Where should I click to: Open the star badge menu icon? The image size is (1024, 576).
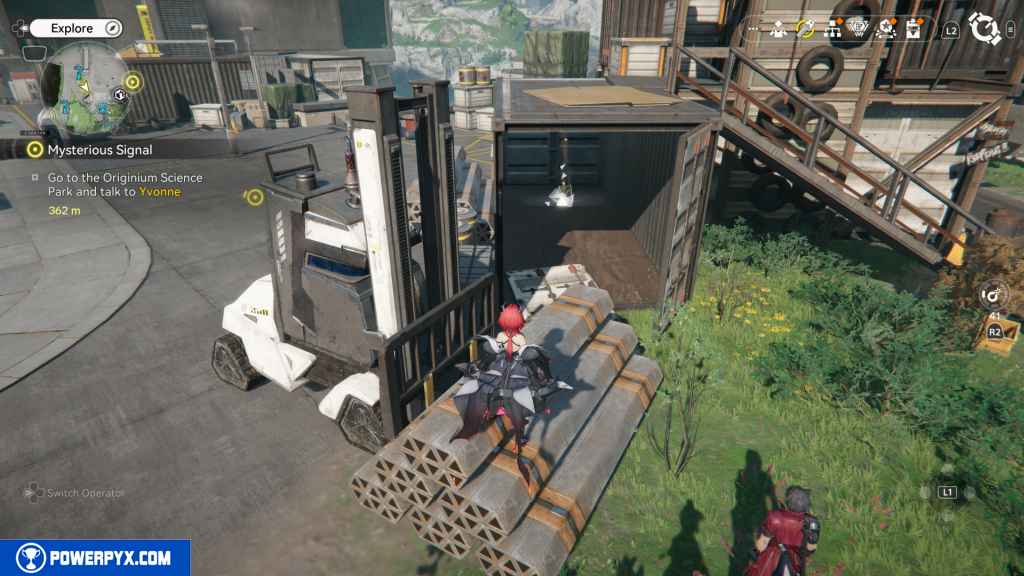click(884, 29)
